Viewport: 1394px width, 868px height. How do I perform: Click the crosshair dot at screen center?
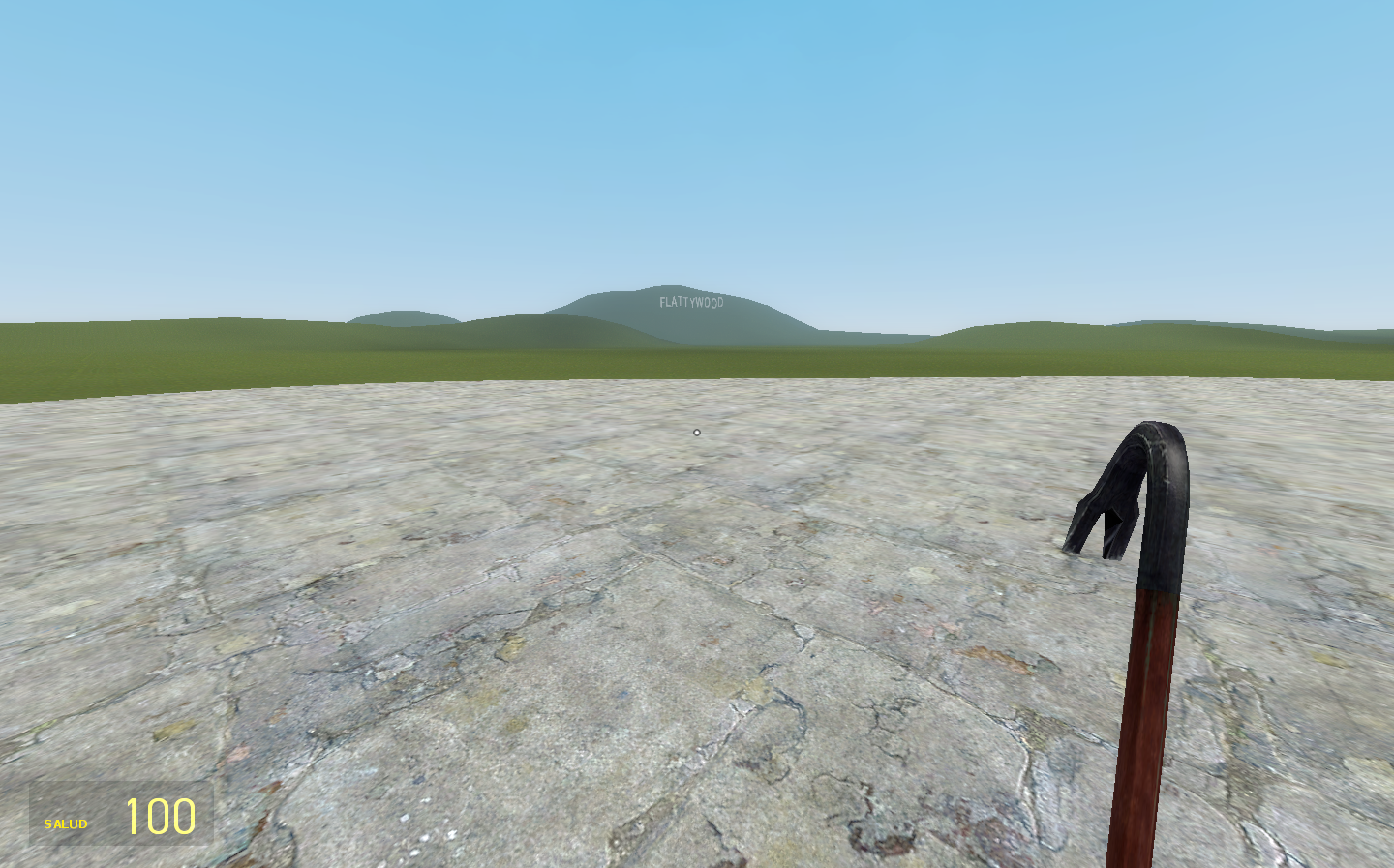[x=696, y=432]
